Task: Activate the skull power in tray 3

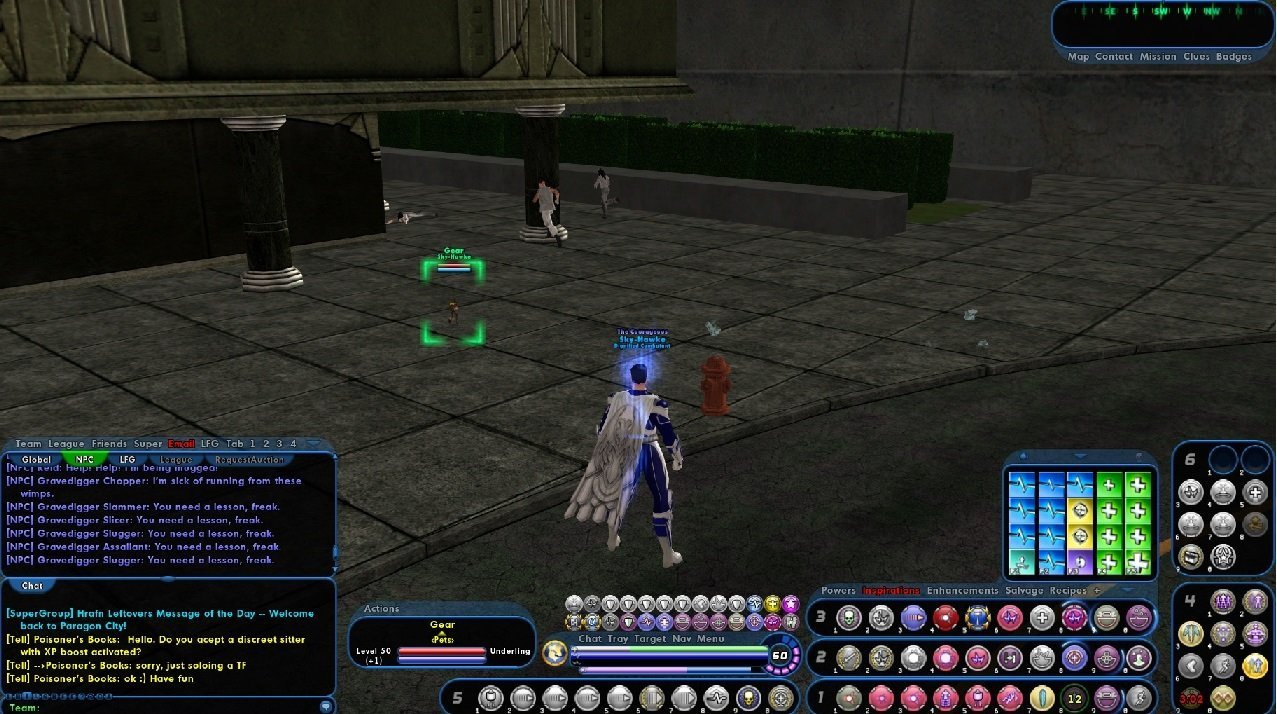Action: tap(848, 618)
